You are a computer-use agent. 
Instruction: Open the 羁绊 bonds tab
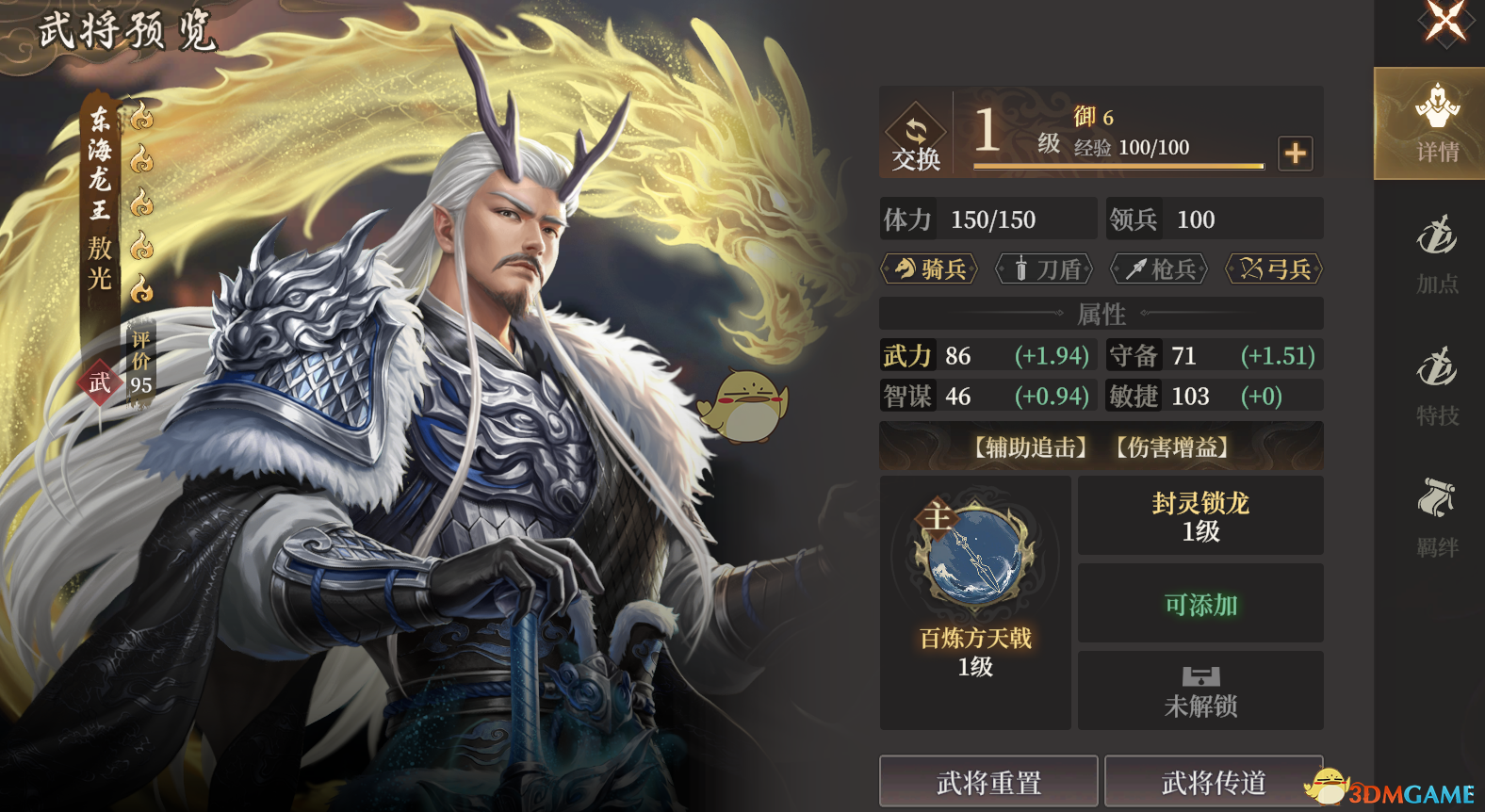pyautogui.click(x=1436, y=518)
